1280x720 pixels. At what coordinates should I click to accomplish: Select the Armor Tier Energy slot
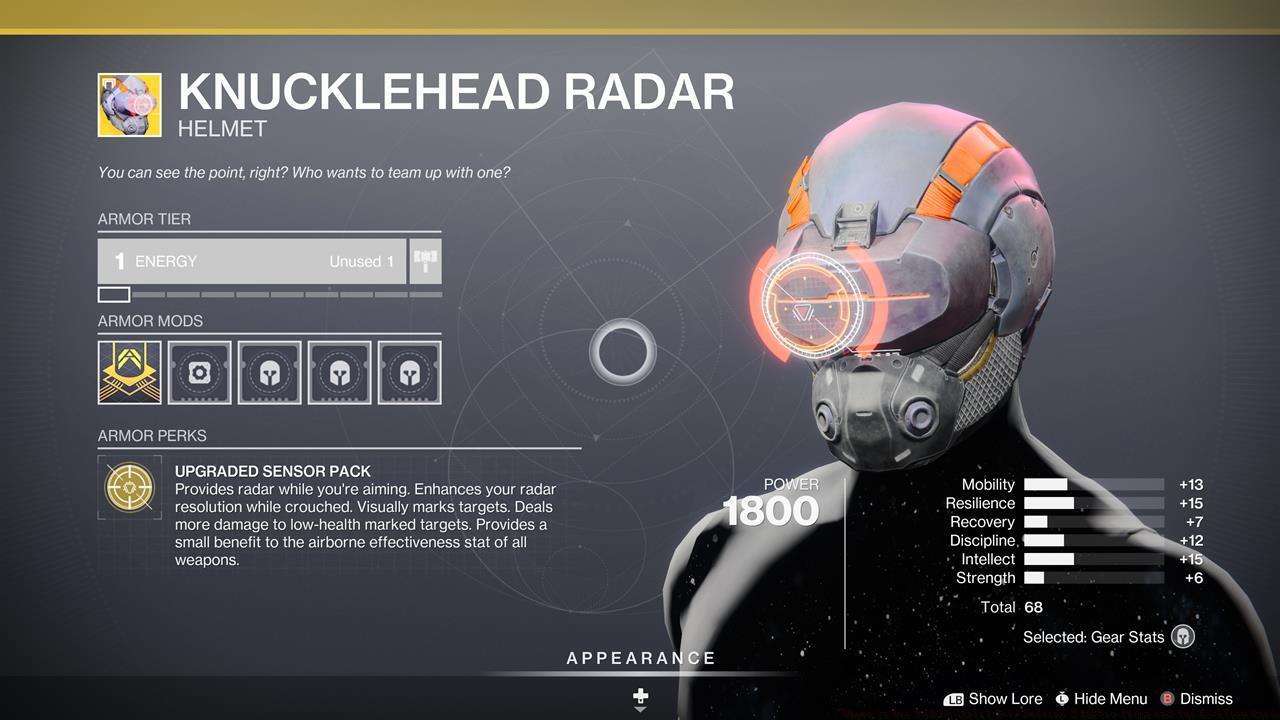point(250,260)
